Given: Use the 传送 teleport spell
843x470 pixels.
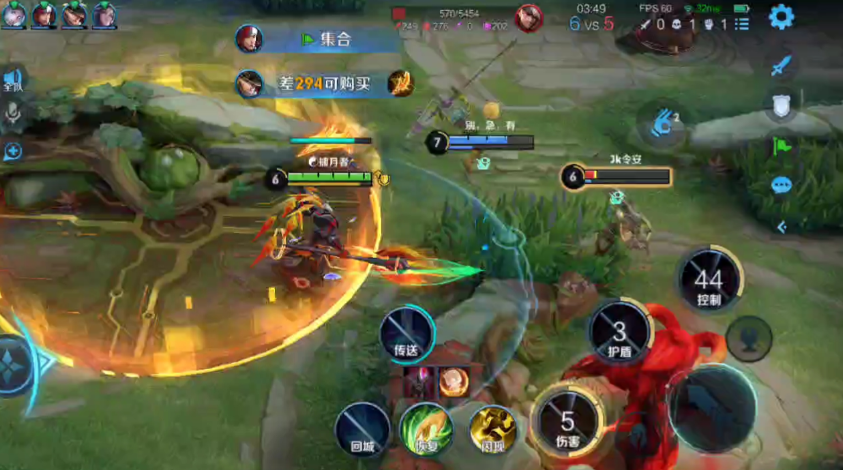Looking at the screenshot, I should [x=406, y=333].
